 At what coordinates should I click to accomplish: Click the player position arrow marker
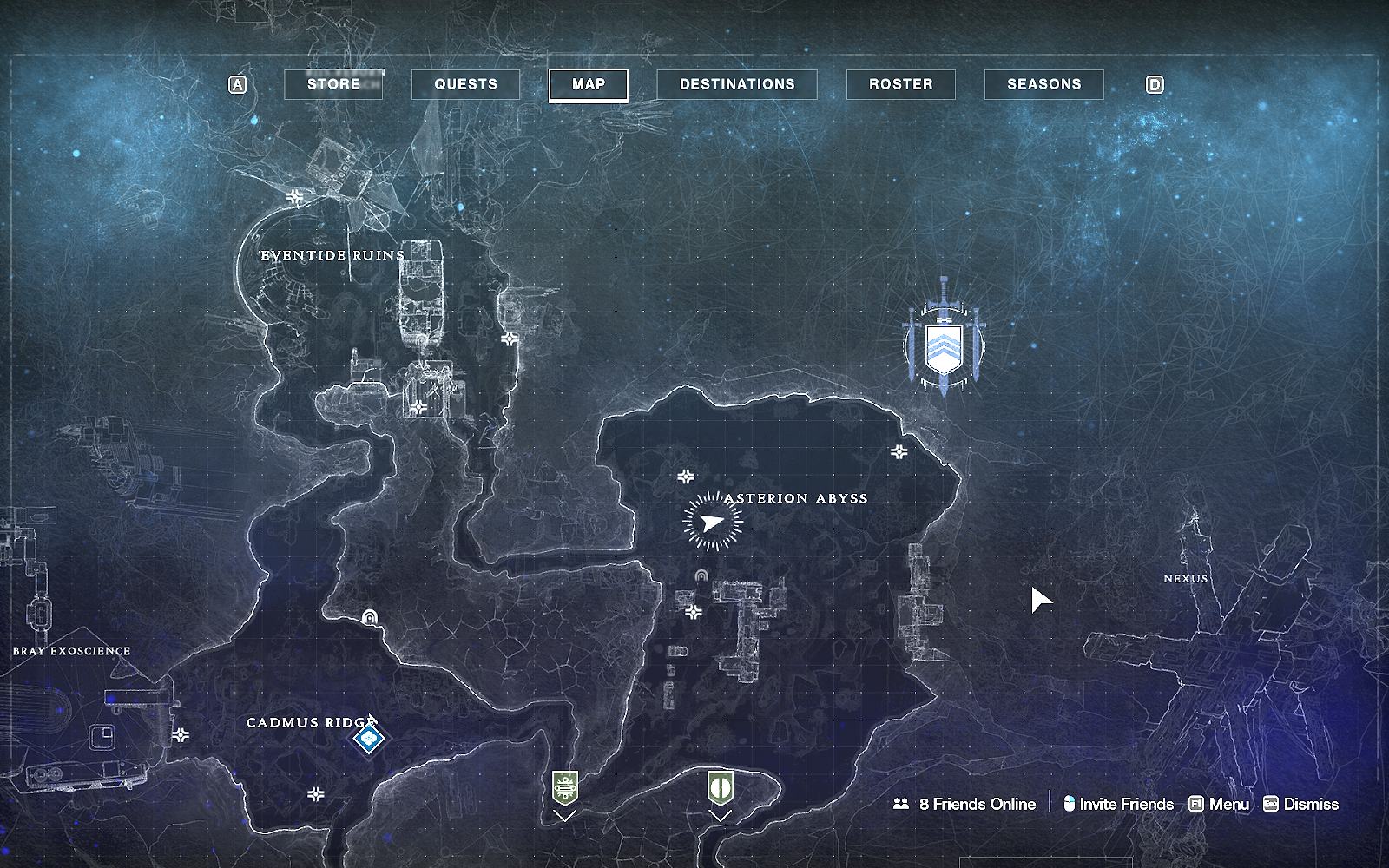click(x=712, y=523)
